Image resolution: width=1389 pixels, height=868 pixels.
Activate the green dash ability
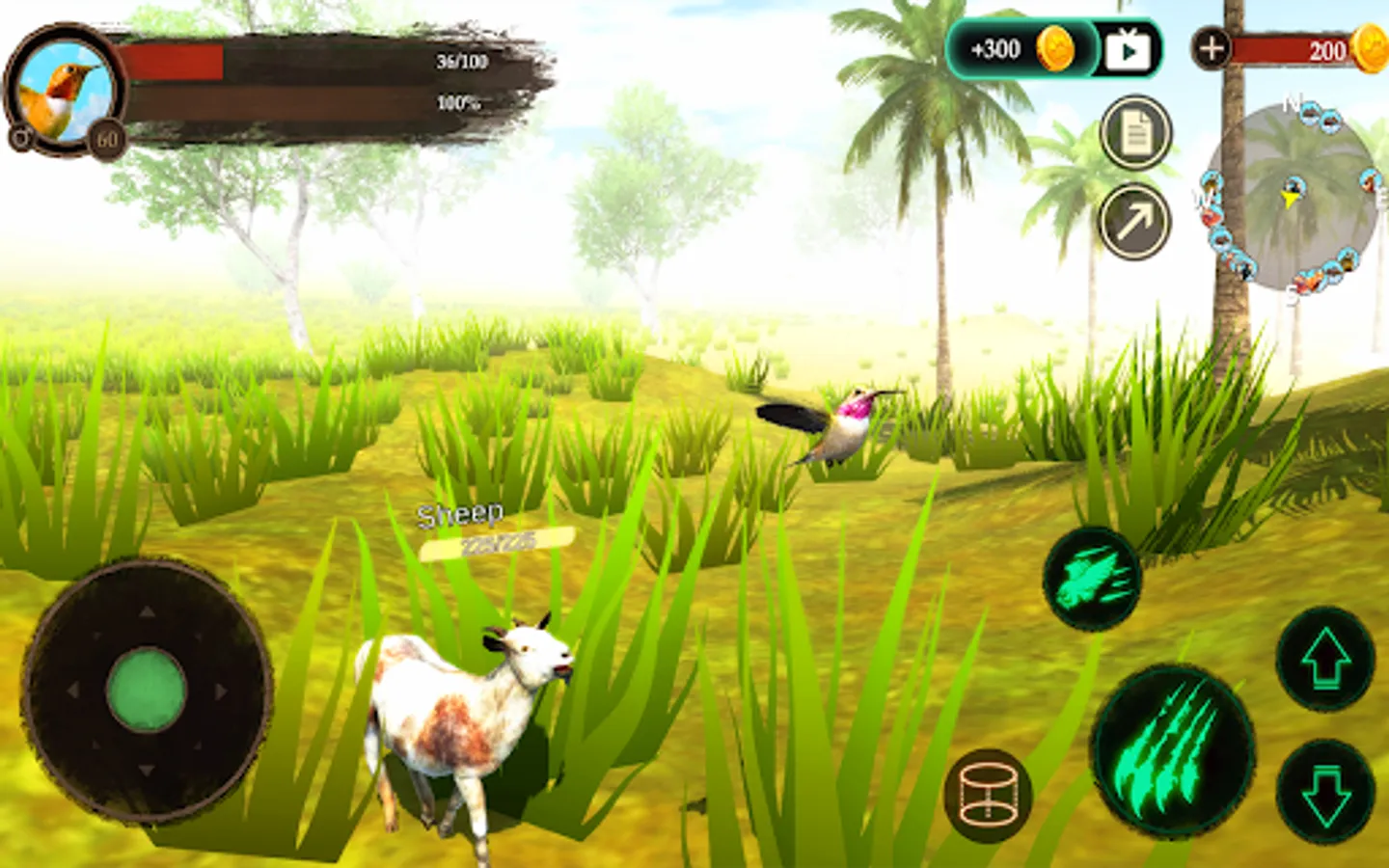click(1091, 579)
